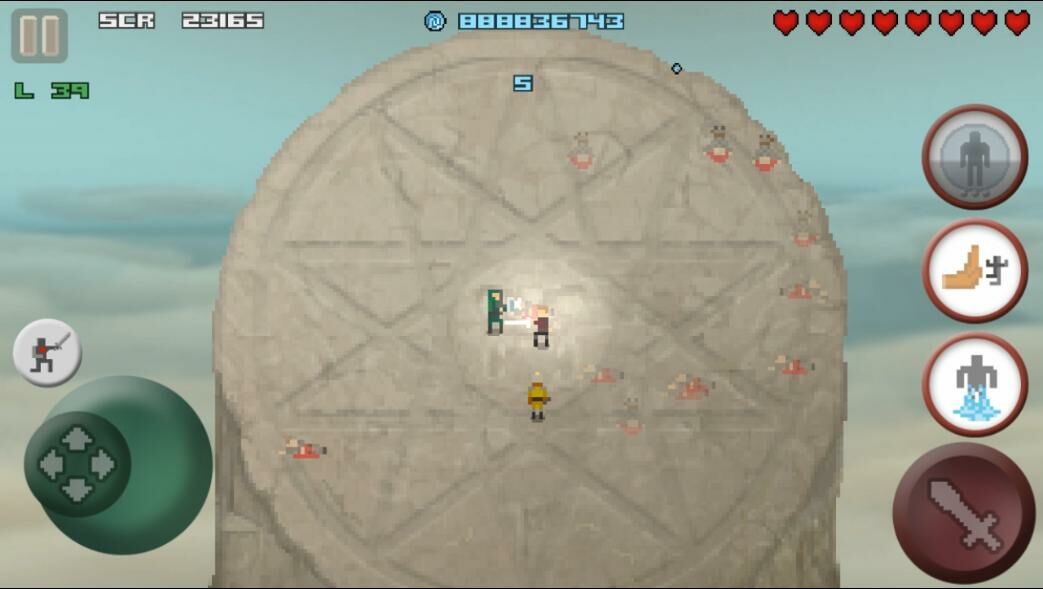Screen dimensions: 1043x589
Task: Pause the game with the pause button
Action: pyautogui.click(x=39, y=35)
